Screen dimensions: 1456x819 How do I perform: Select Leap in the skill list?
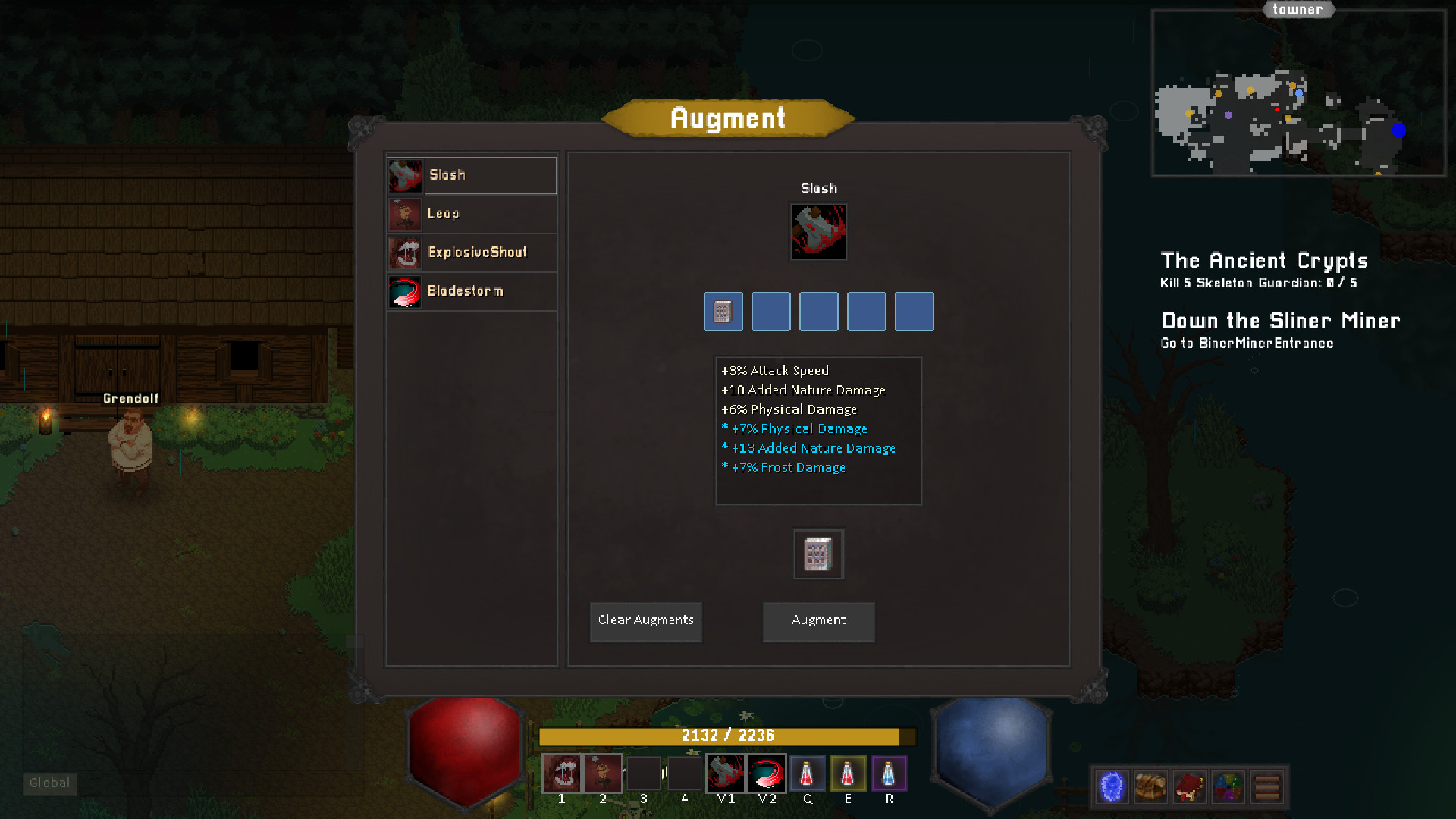(472, 214)
